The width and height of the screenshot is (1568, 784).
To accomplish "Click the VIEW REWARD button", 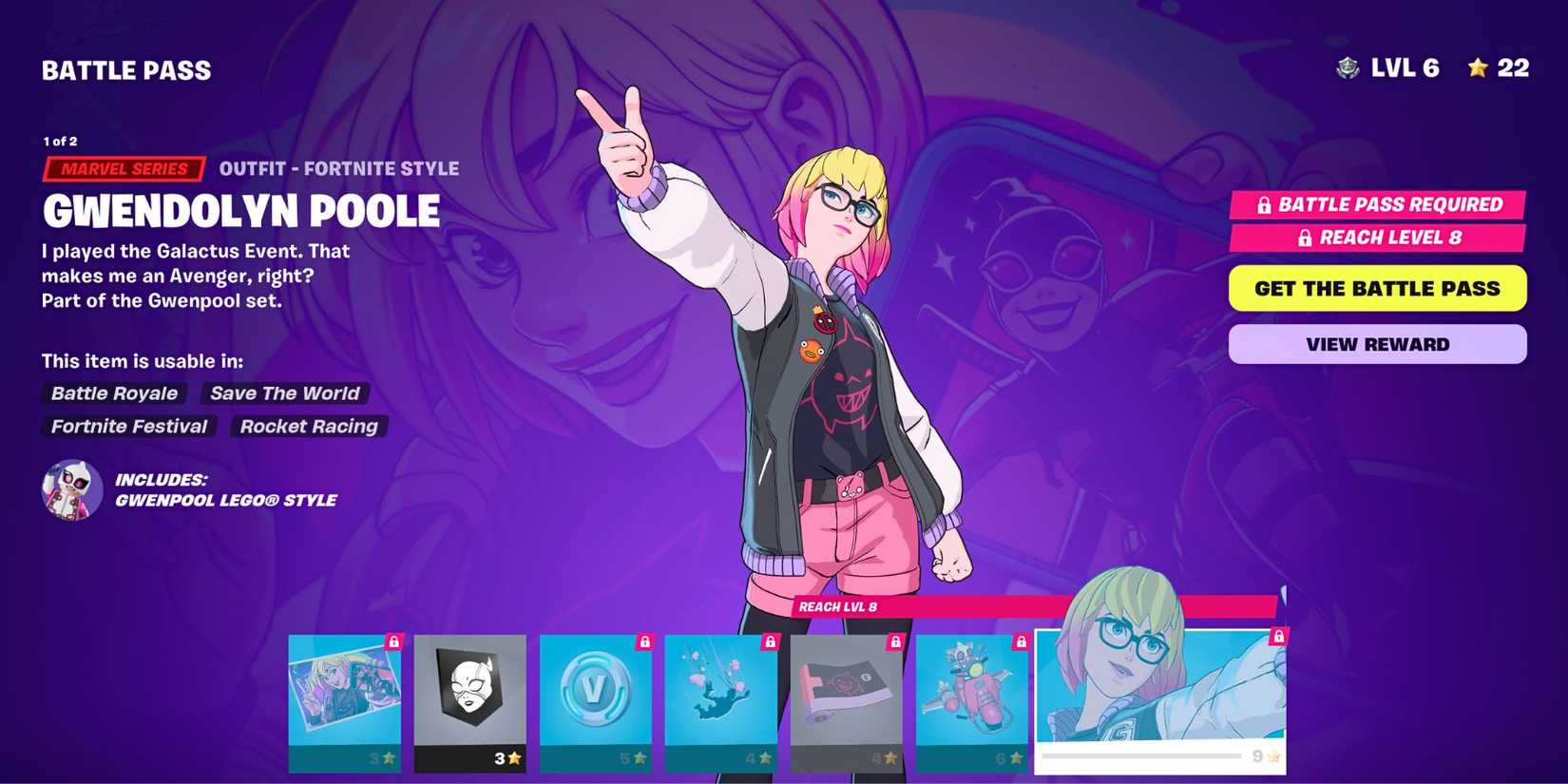I will click(x=1376, y=344).
